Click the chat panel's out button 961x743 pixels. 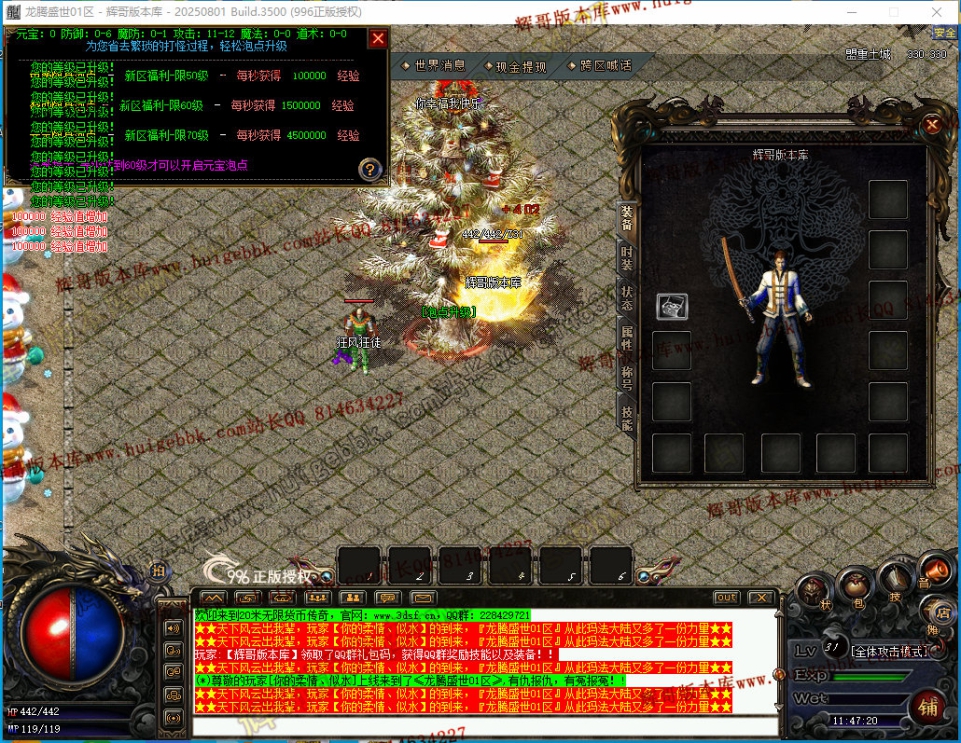click(726, 597)
